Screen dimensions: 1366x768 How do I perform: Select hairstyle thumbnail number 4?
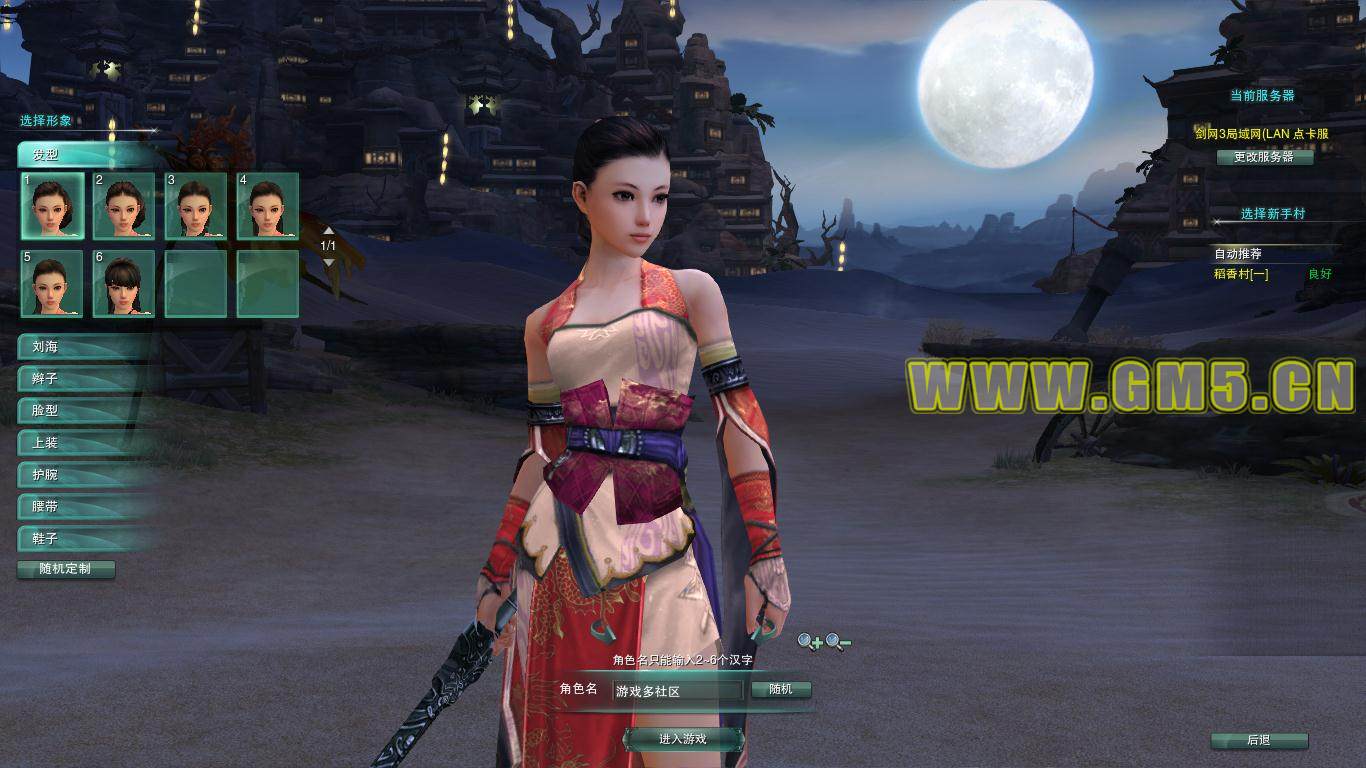[267, 205]
